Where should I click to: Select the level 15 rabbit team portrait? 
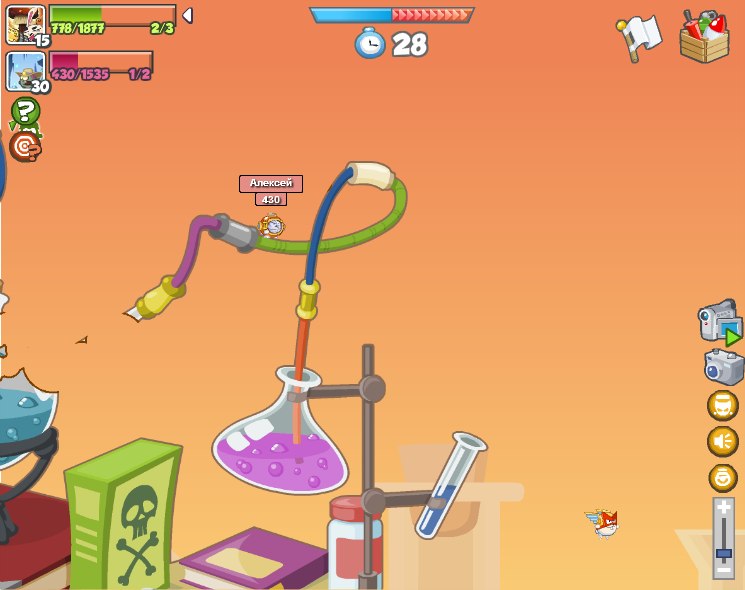25,25
